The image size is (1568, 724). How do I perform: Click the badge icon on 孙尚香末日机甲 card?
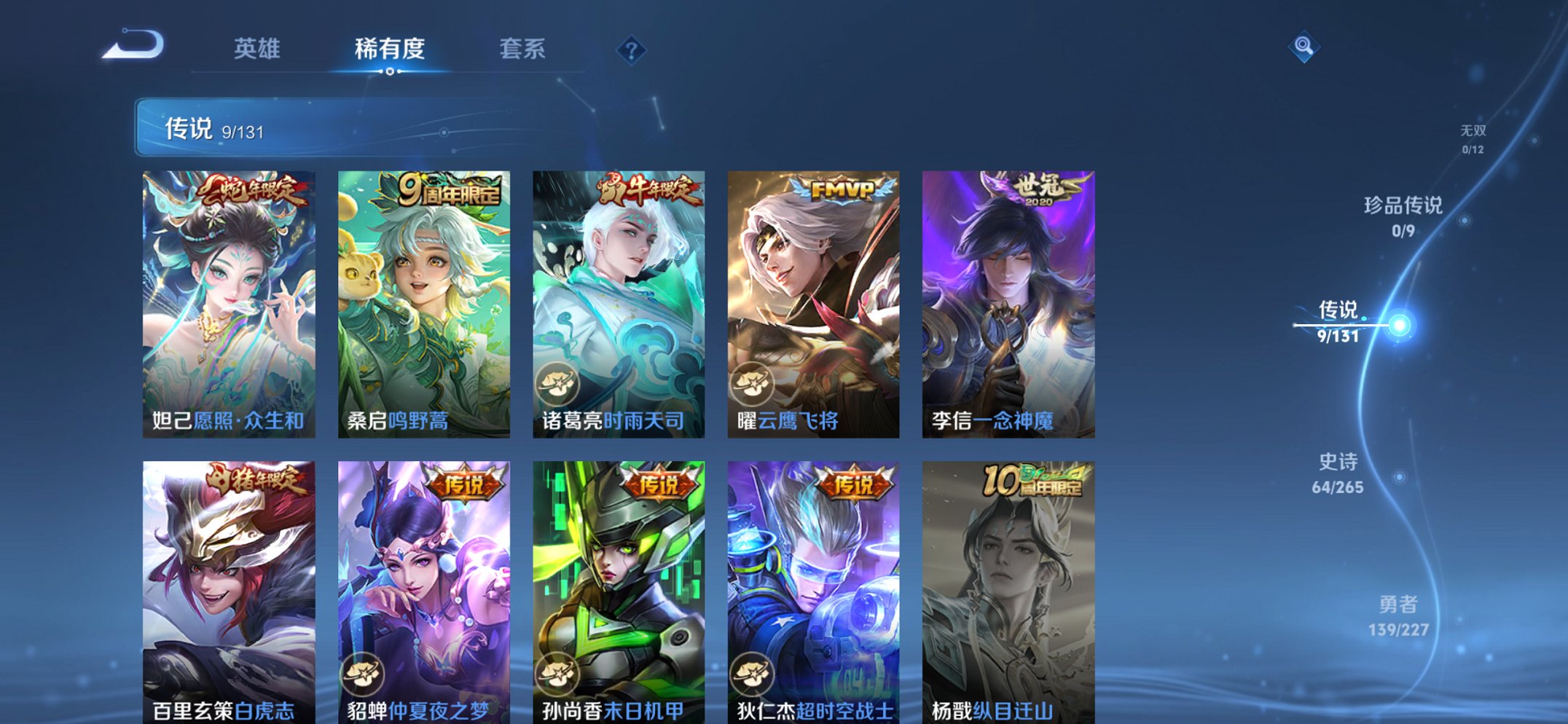click(x=557, y=675)
